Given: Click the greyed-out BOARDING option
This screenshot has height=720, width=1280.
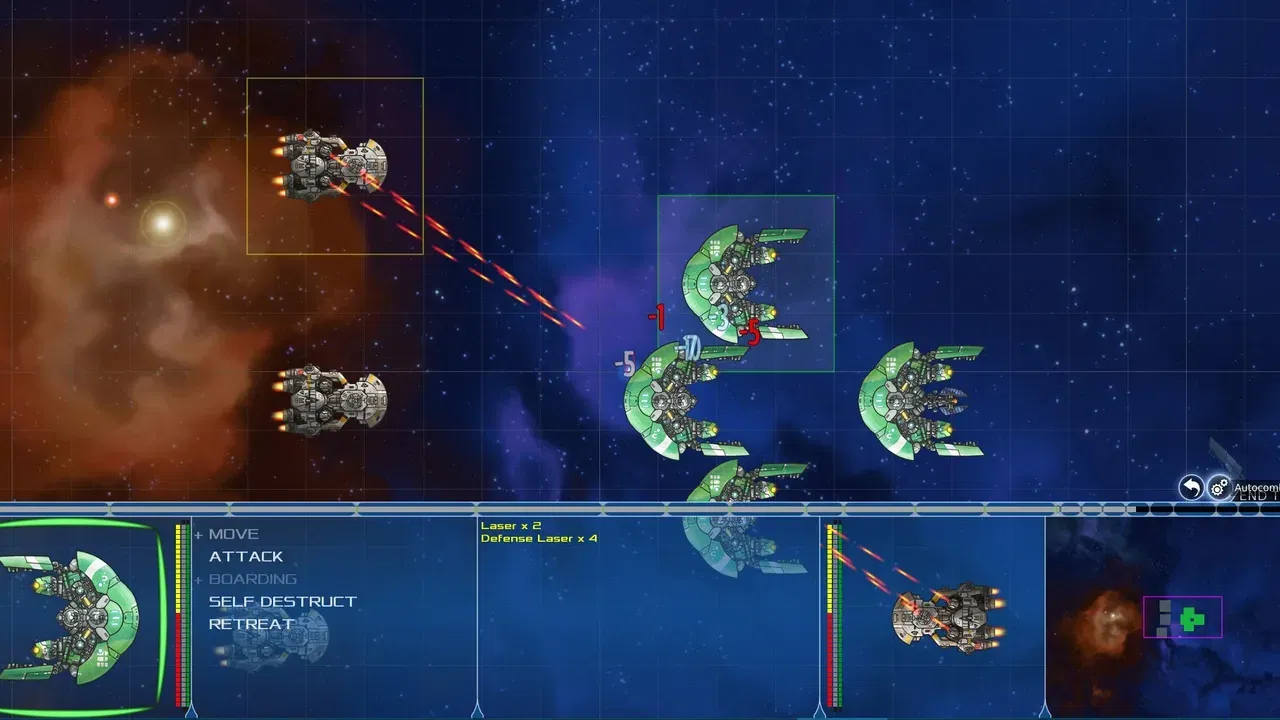Looking at the screenshot, I should click(x=252, y=578).
